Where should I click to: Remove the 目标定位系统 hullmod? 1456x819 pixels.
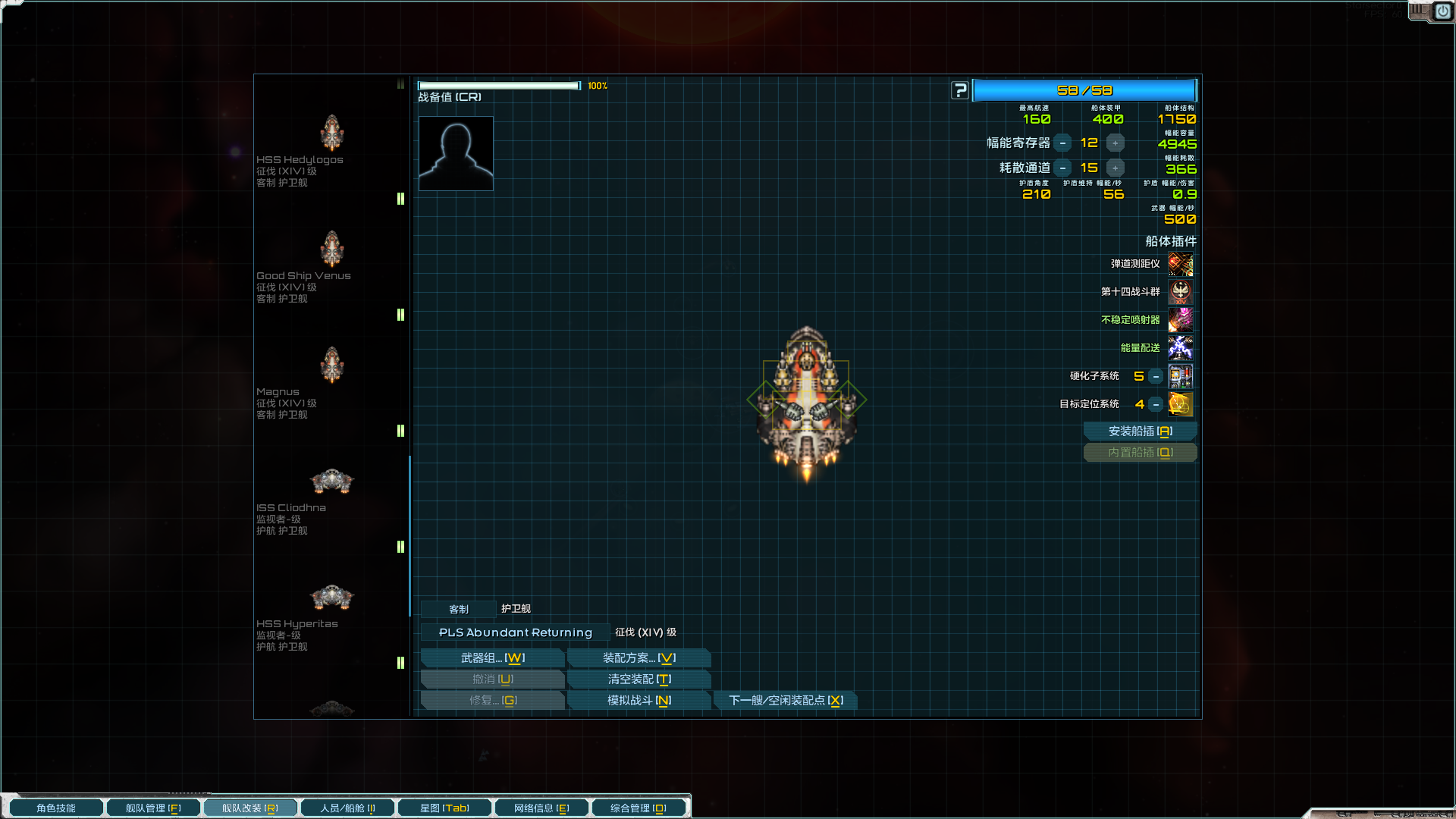coord(1156,405)
